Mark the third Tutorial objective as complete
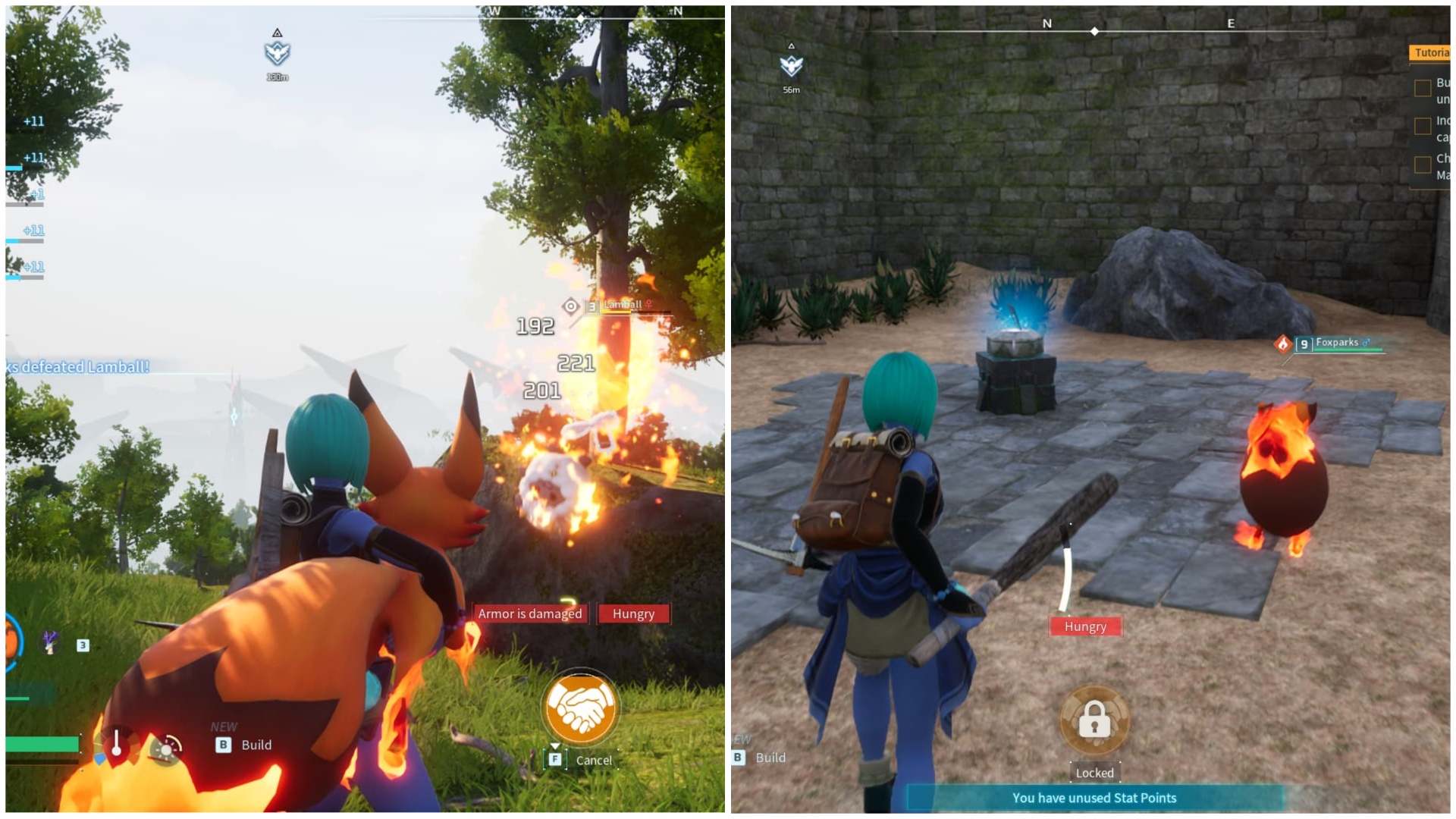Image resolution: width=1456 pixels, height=819 pixels. click(1423, 164)
